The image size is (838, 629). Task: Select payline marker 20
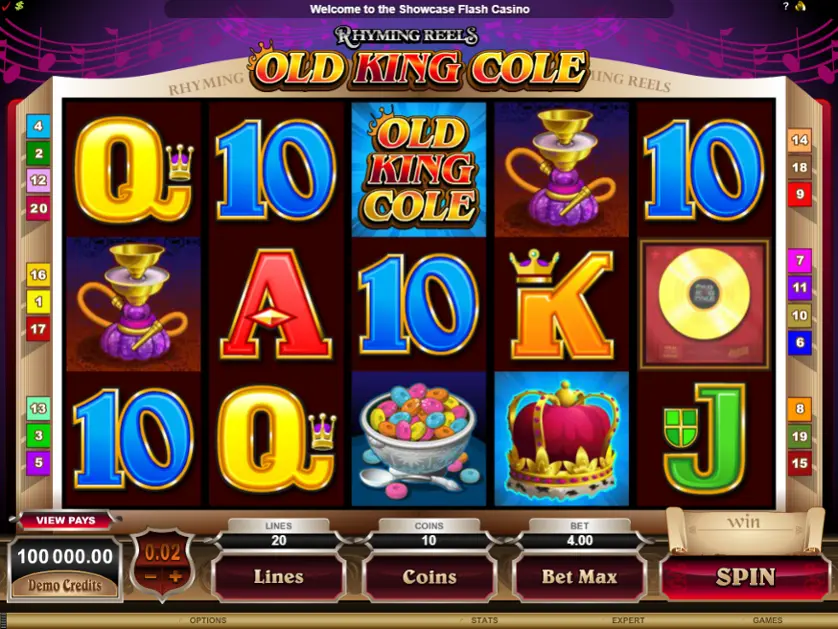tap(38, 209)
